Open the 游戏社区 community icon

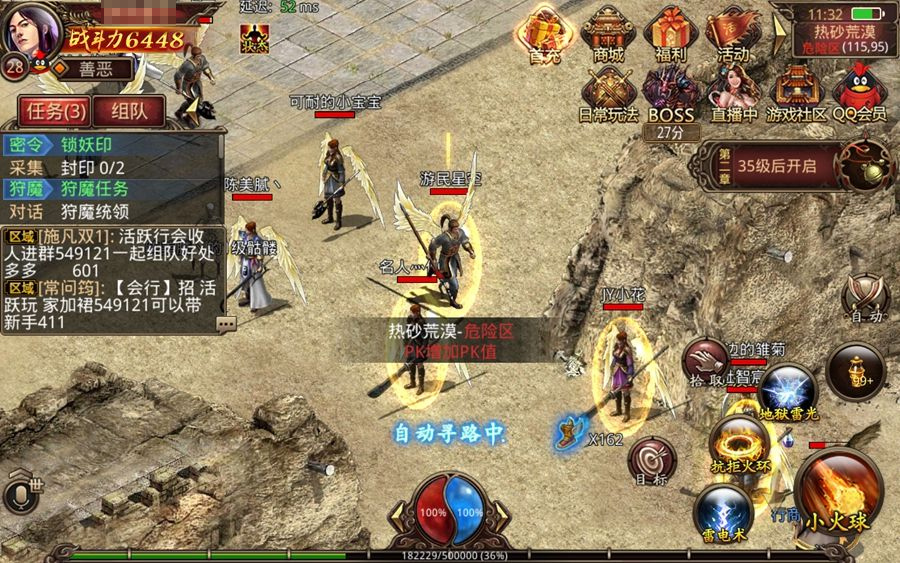797,93
